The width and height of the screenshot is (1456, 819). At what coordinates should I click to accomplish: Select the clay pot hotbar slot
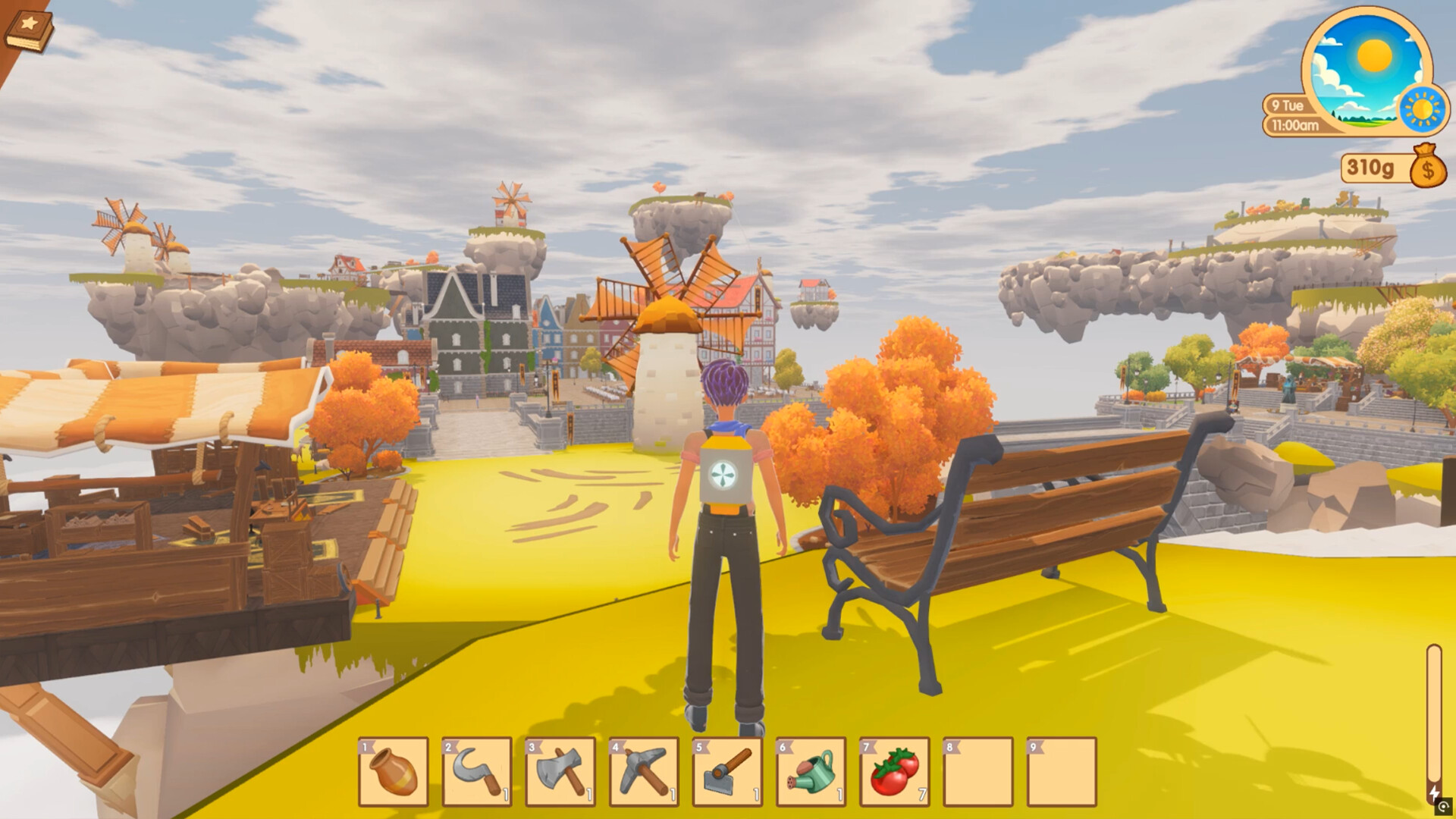pyautogui.click(x=394, y=771)
